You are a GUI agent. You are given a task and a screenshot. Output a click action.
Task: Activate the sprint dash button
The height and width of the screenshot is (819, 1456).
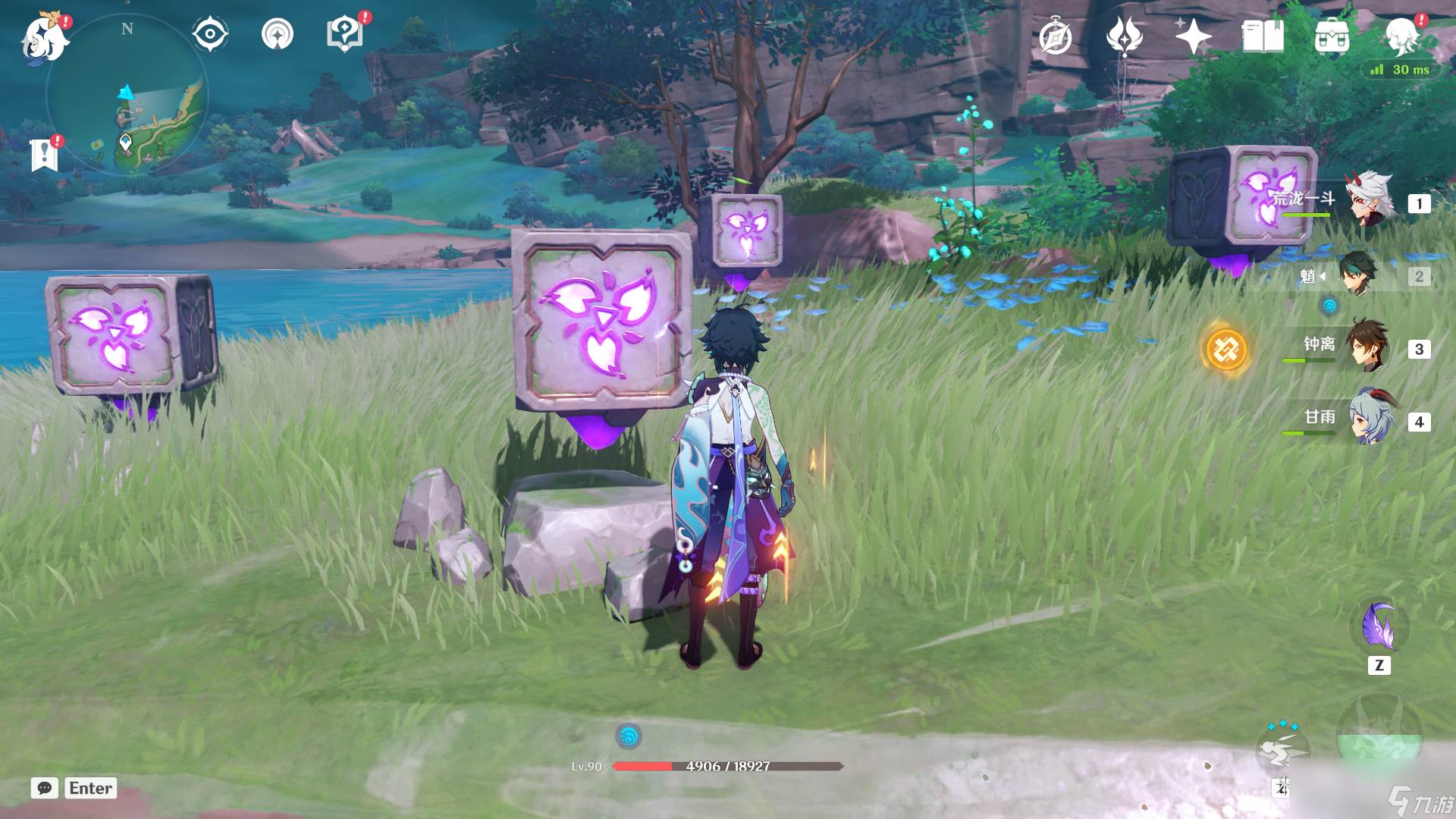1282,752
